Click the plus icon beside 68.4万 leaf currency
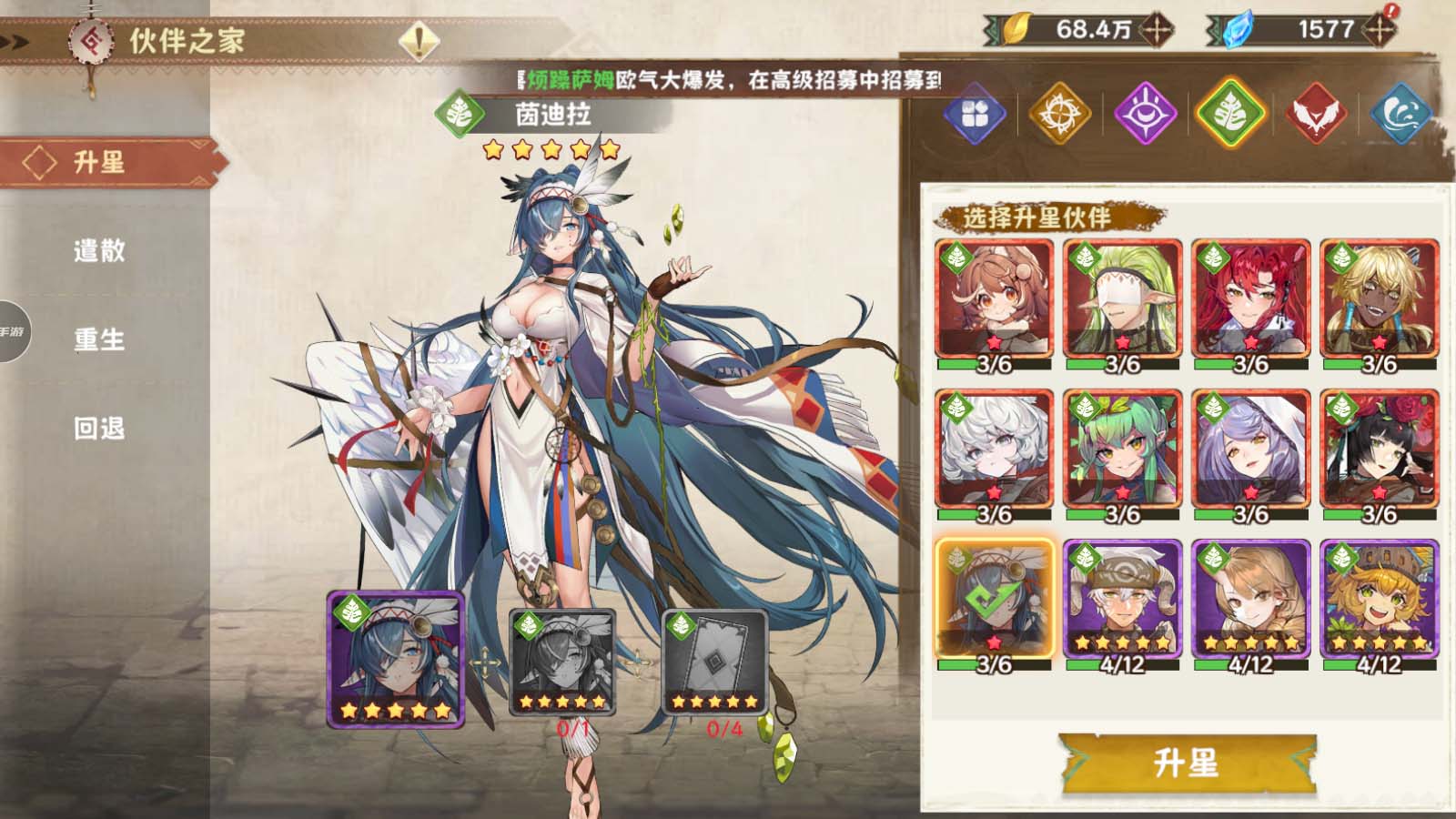The image size is (1456, 819). pos(1158,28)
